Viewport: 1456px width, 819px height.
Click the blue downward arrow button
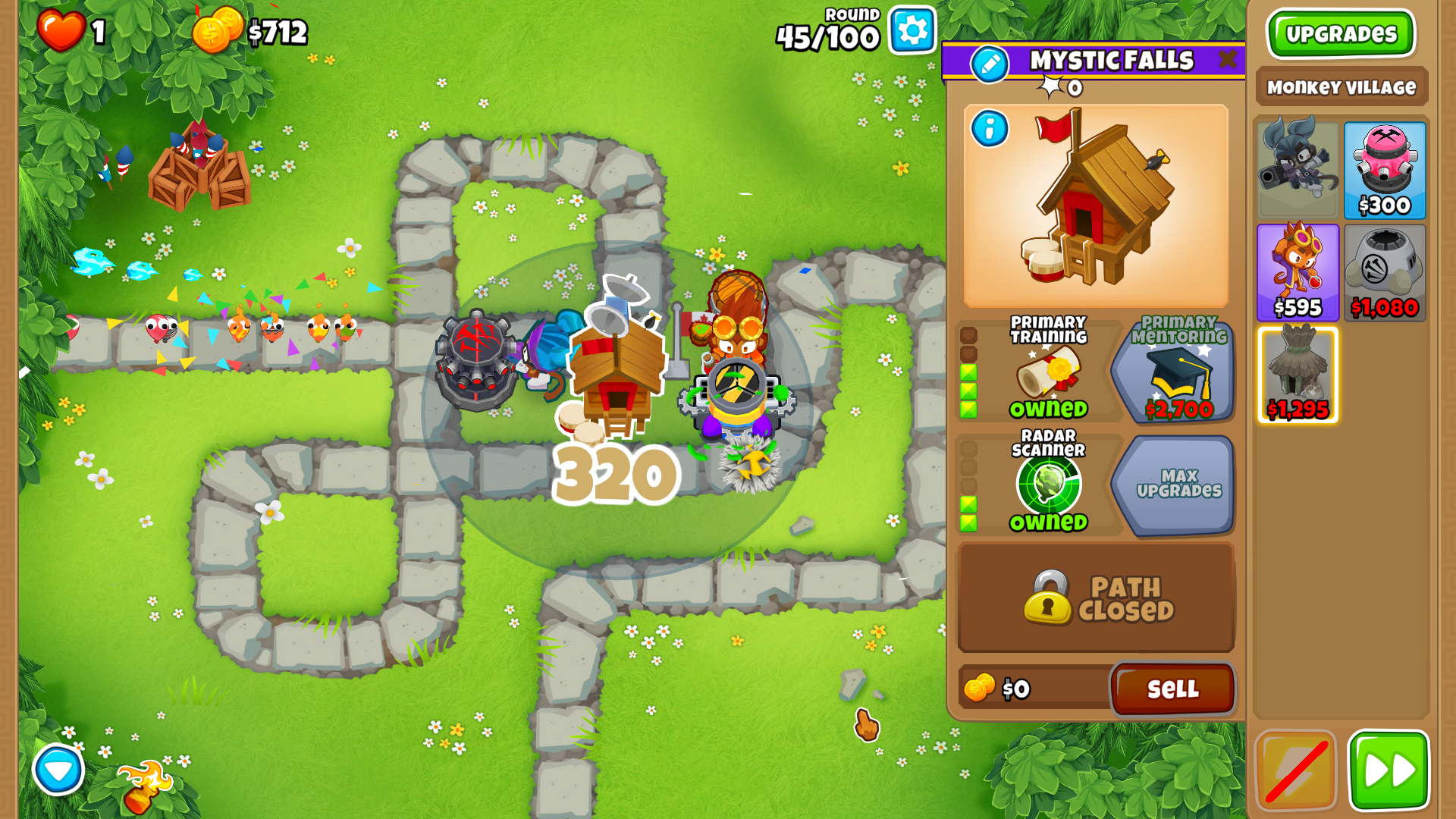coord(58,770)
